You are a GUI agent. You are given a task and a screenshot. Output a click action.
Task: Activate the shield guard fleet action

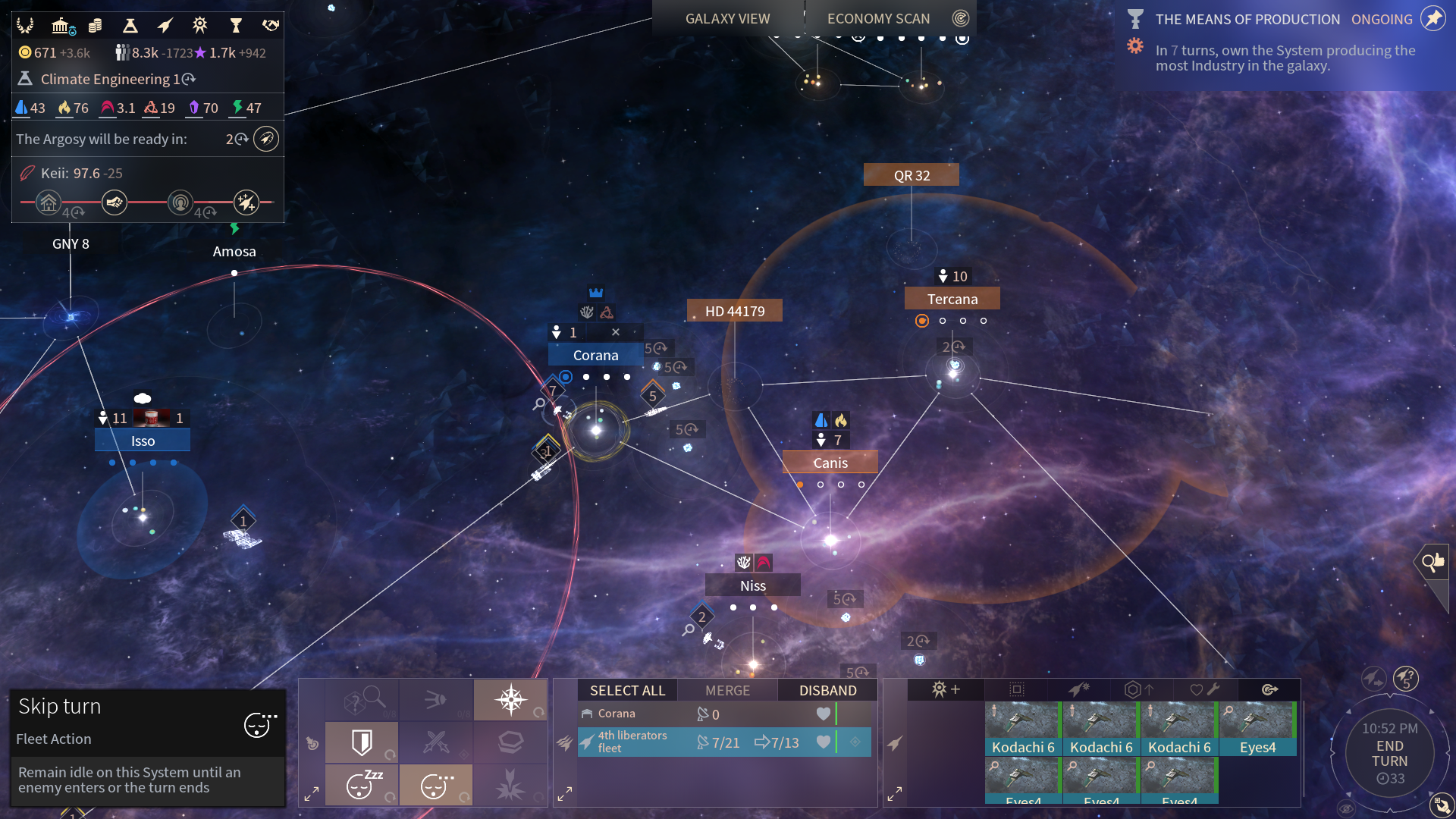tap(362, 742)
